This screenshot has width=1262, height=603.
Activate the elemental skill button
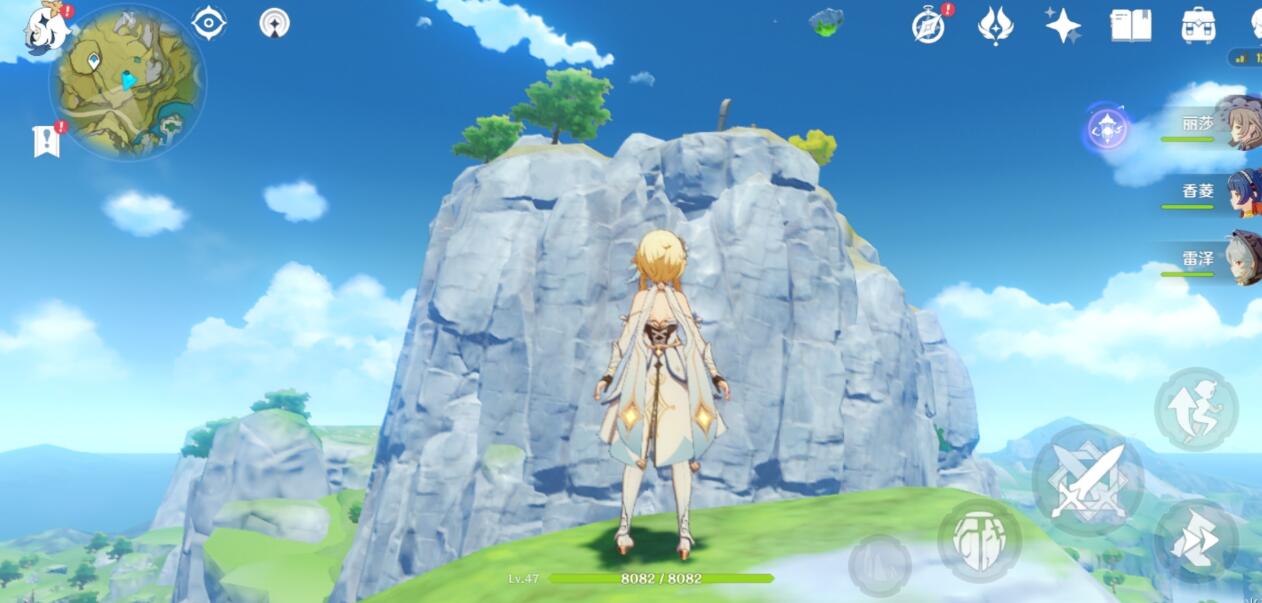point(979,541)
